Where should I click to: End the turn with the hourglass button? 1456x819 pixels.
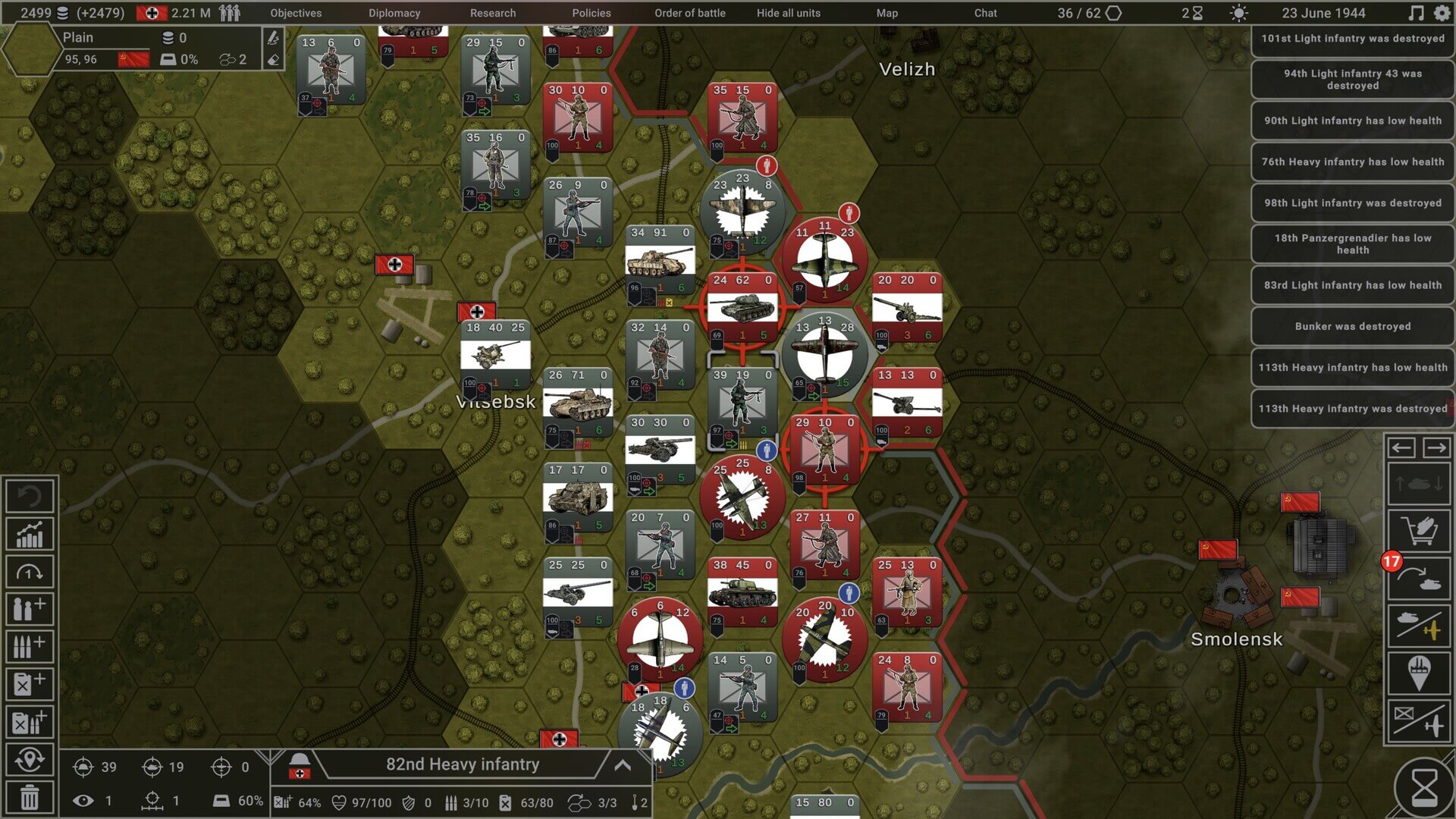(x=1423, y=789)
